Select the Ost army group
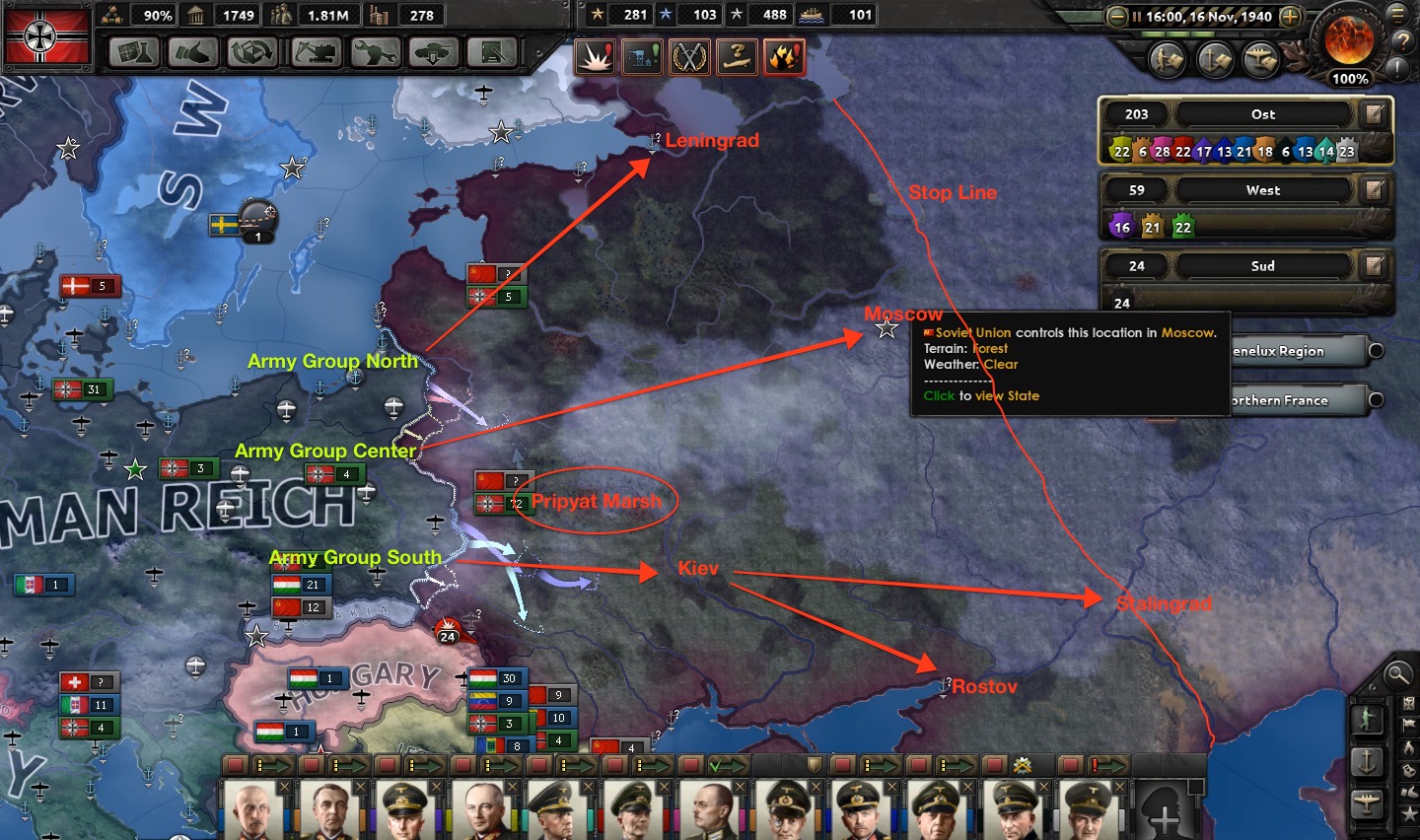The height and width of the screenshot is (840, 1420). 1262,114
